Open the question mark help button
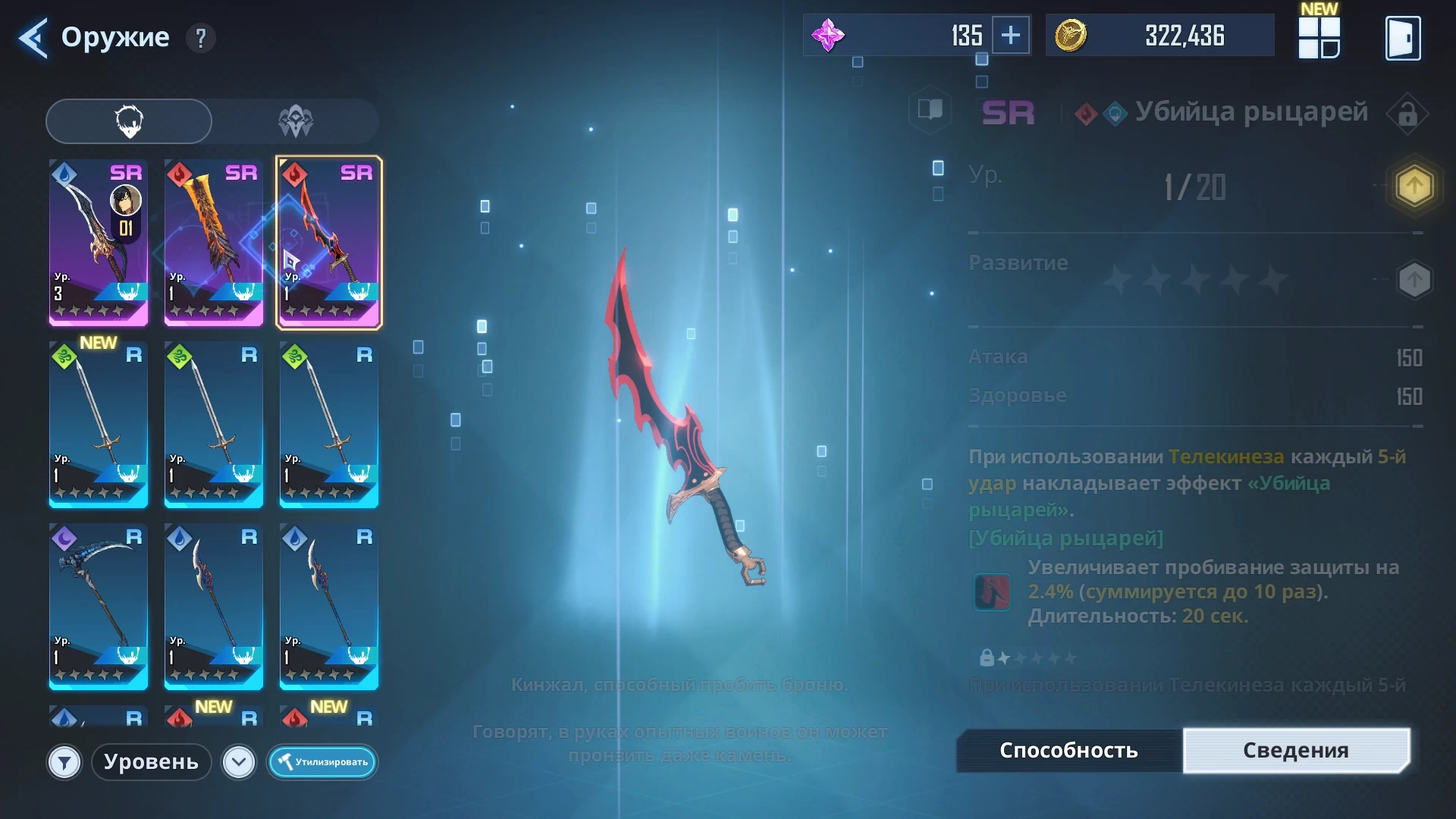Viewport: 1456px width, 819px height. (x=200, y=38)
